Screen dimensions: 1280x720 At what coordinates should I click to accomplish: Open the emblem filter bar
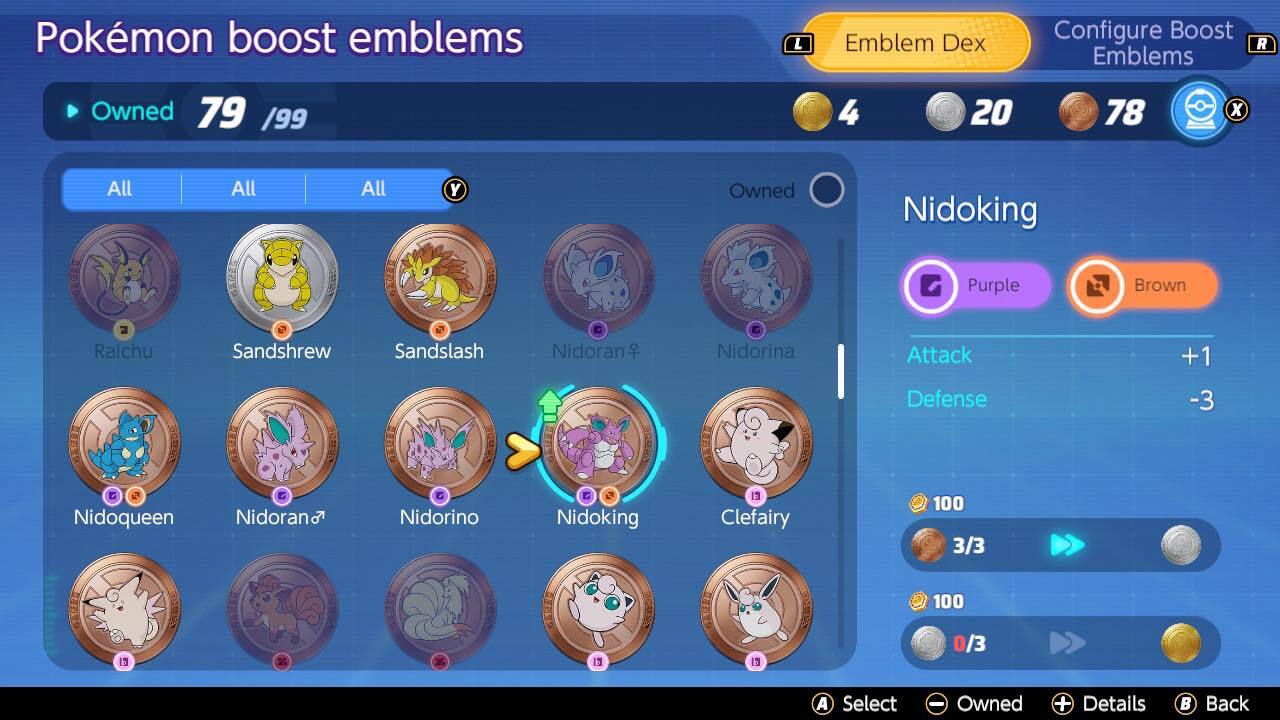[x=256, y=189]
